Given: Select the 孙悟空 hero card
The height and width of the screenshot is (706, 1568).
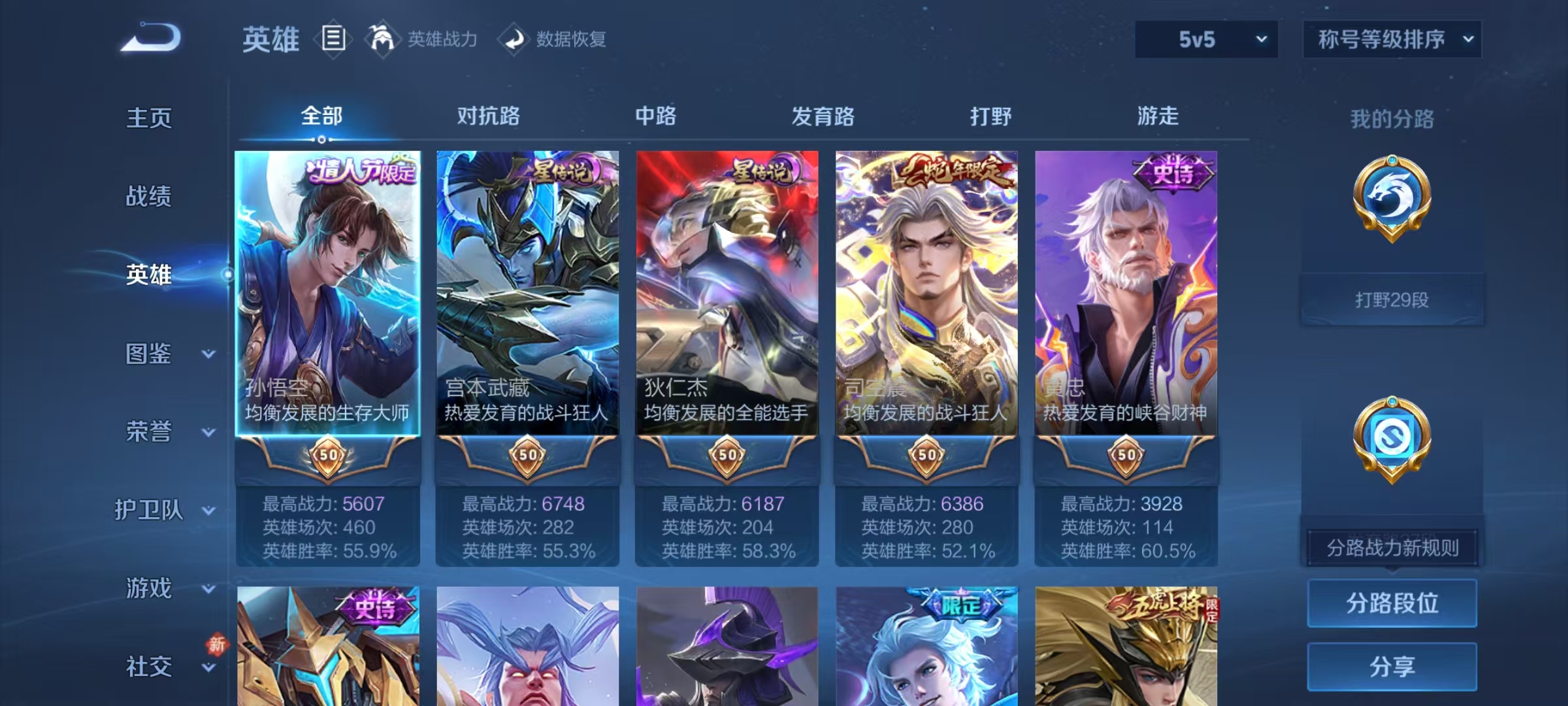Looking at the screenshot, I should tap(329, 291).
